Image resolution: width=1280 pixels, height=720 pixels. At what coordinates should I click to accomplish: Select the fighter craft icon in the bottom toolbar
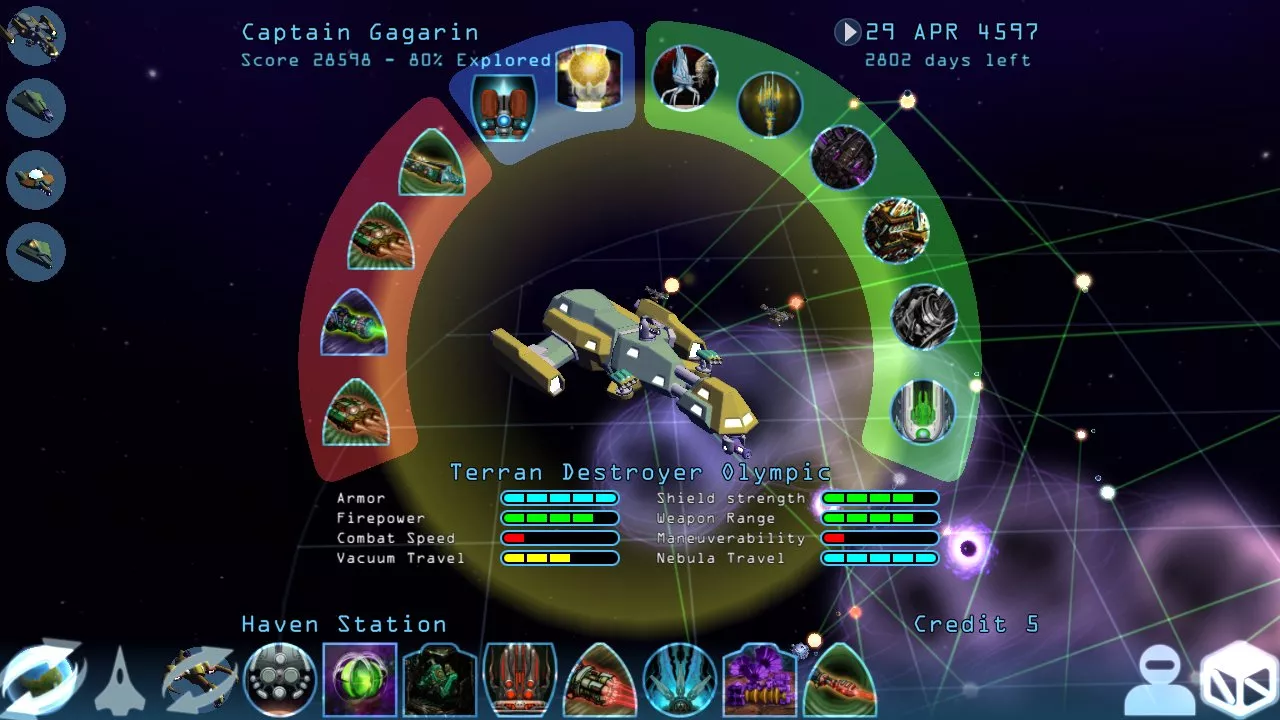click(x=118, y=678)
